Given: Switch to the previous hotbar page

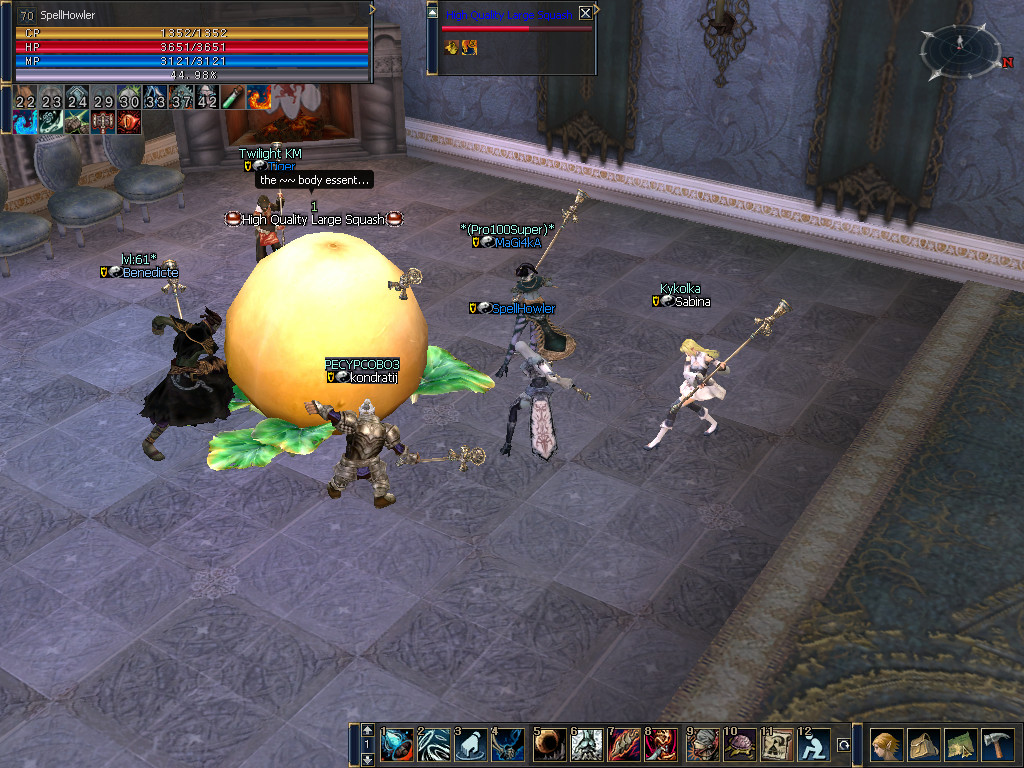Looking at the screenshot, I should [x=368, y=731].
